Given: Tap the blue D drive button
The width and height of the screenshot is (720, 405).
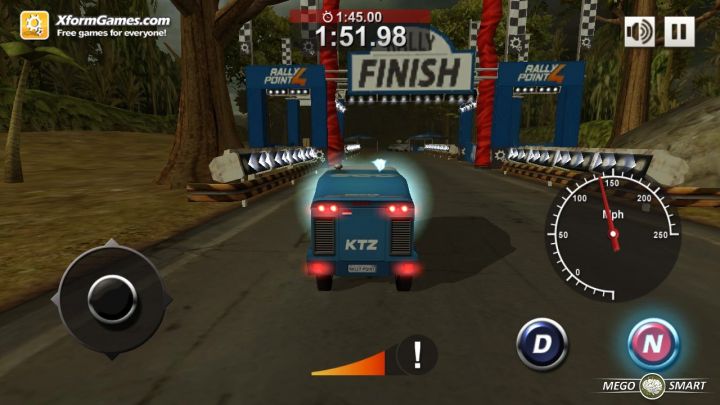Looking at the screenshot, I should click(x=541, y=344).
